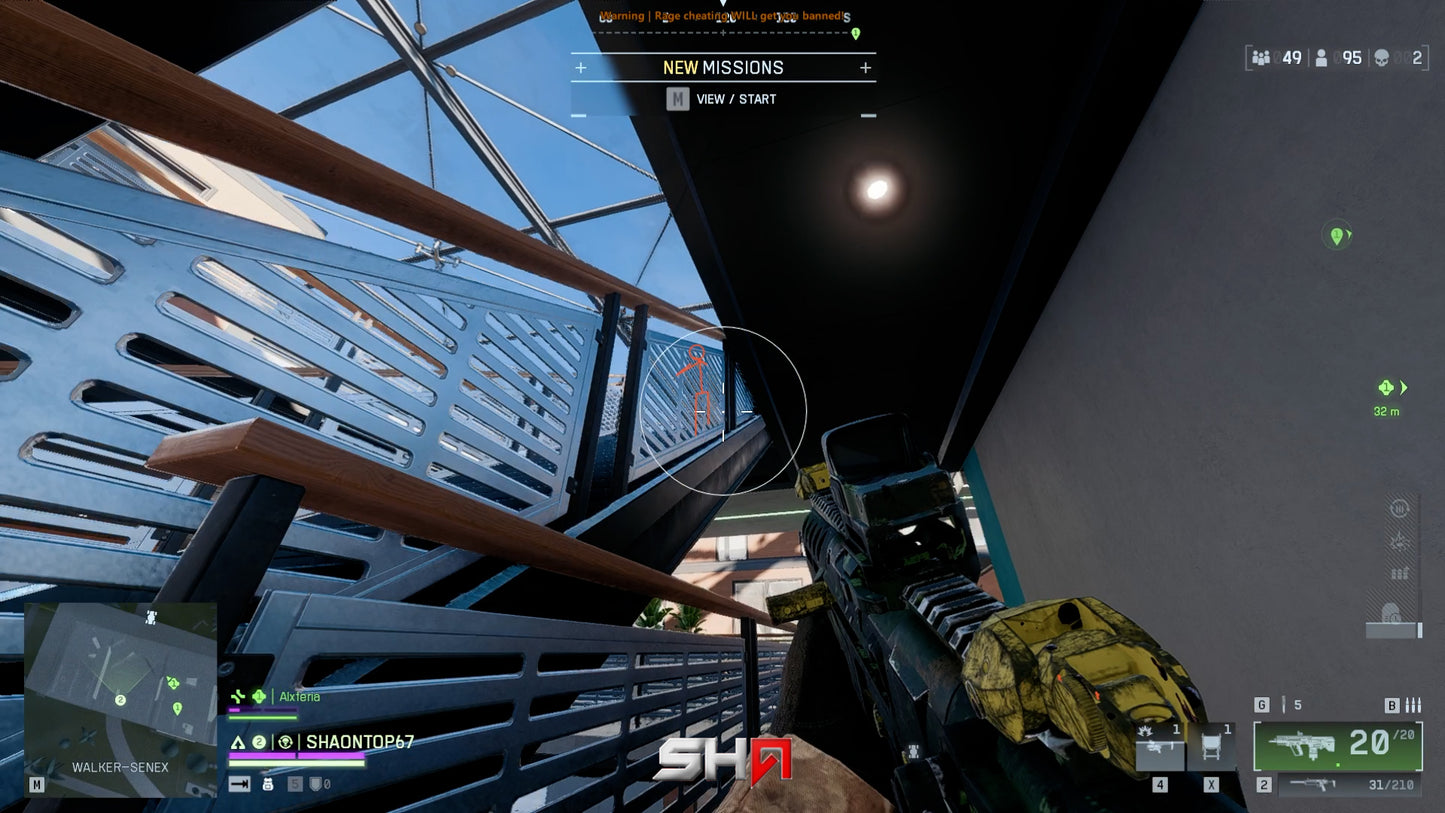Open the NEW MISSIONS panel
Viewport: 1445px width, 813px height.
point(722,68)
